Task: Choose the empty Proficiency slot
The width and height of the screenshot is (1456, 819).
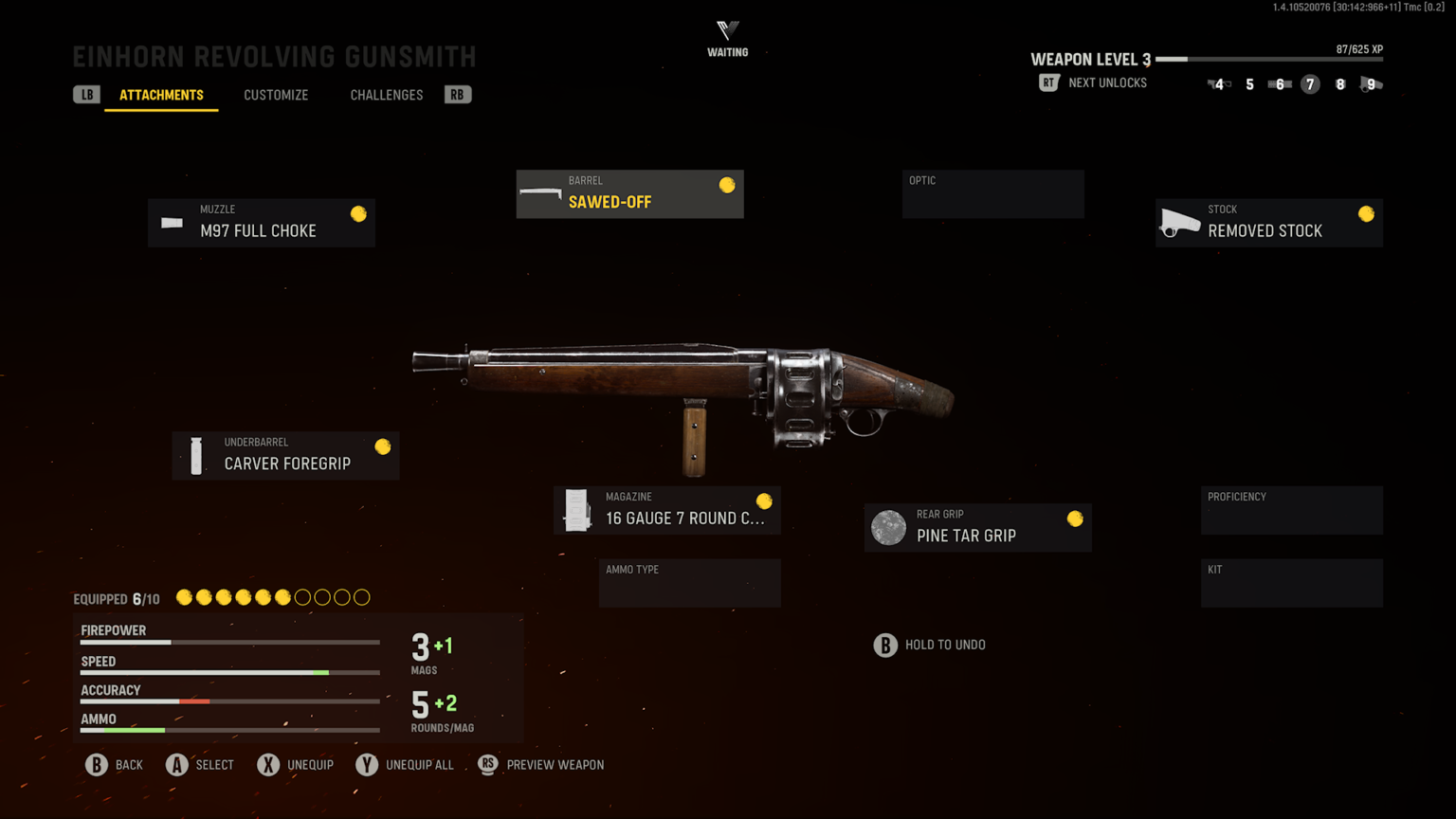Action: [x=1291, y=511]
